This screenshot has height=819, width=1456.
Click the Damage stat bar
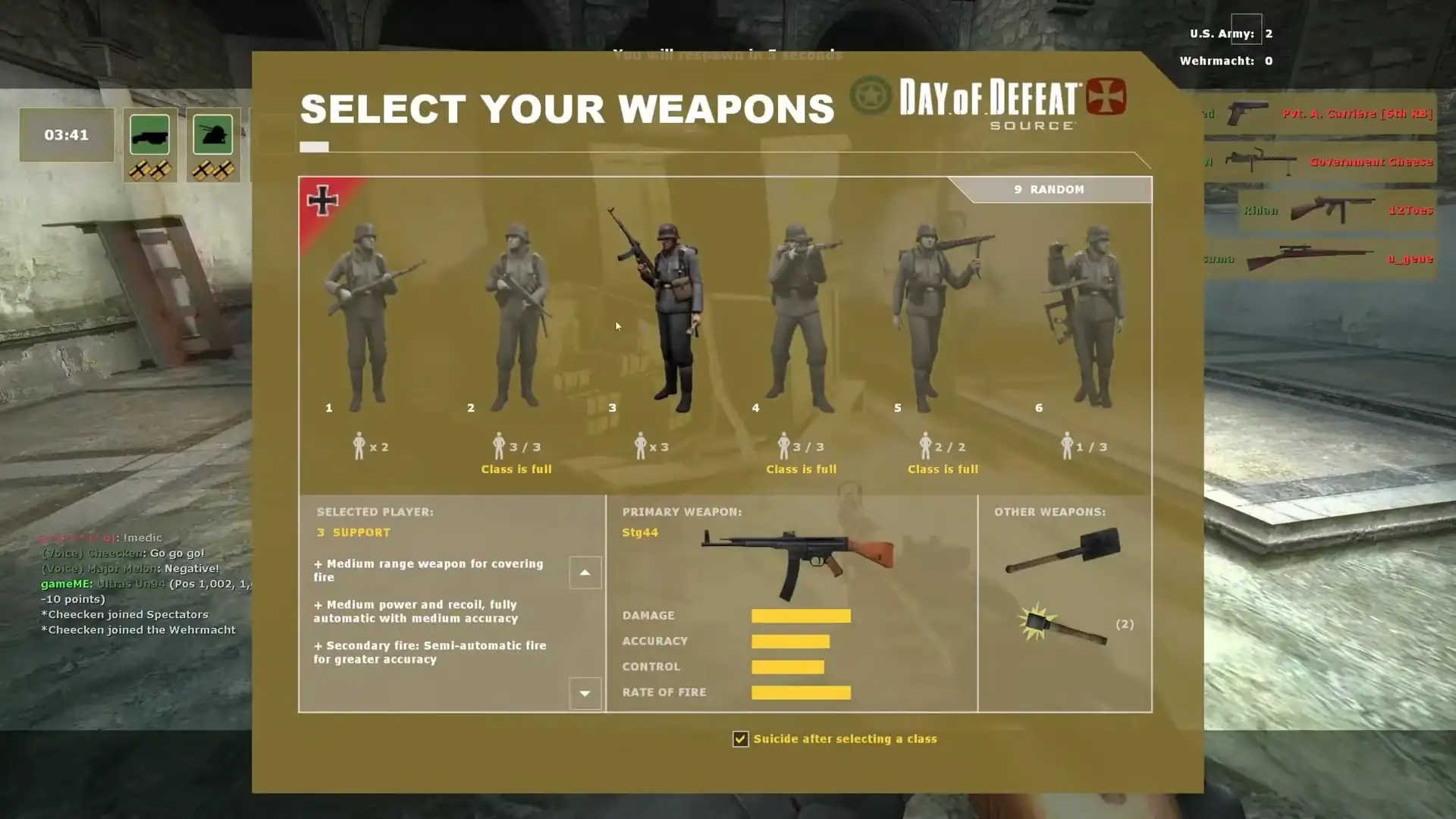[801, 615]
